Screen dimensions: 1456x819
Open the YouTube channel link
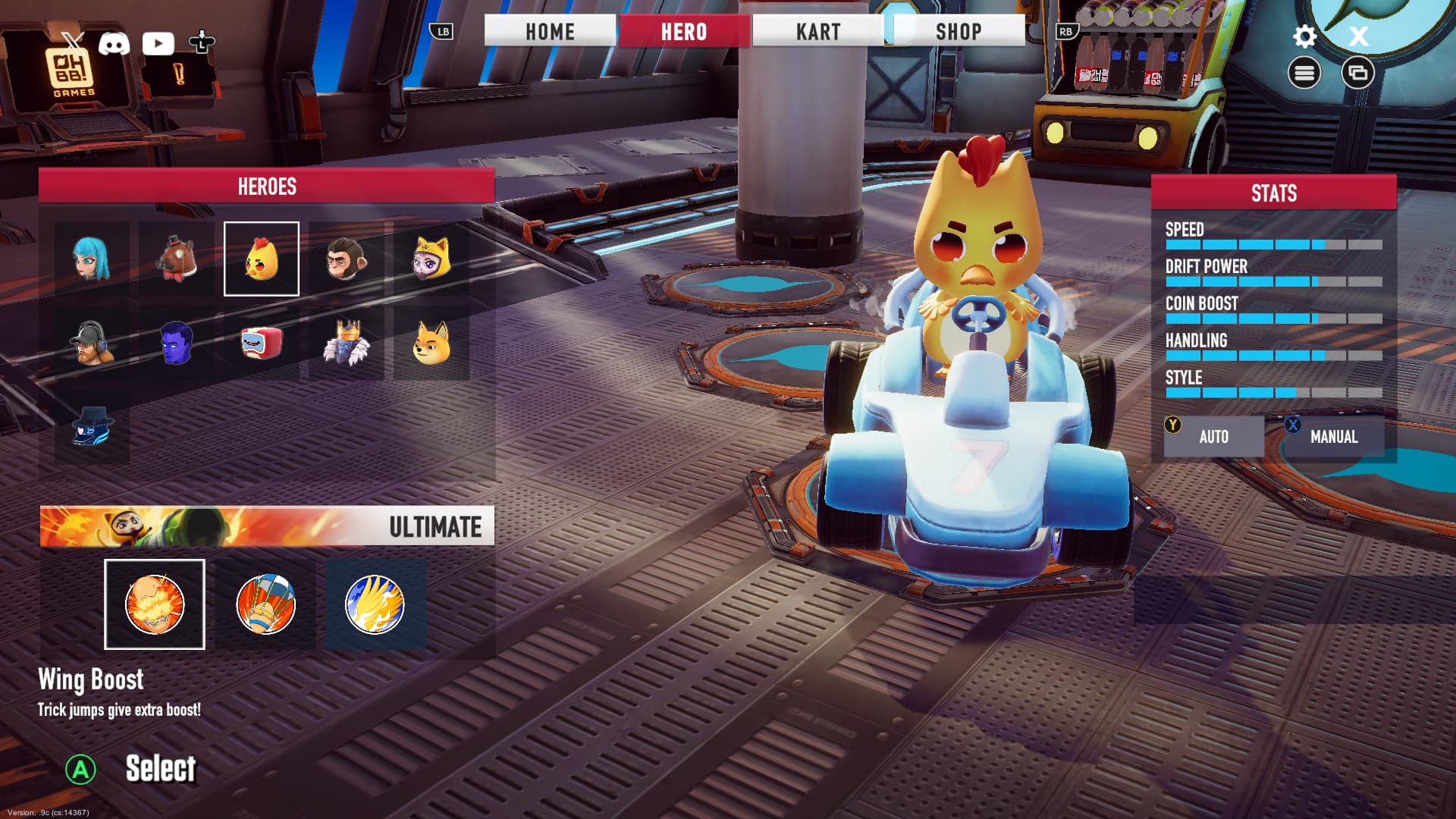pyautogui.click(x=158, y=43)
